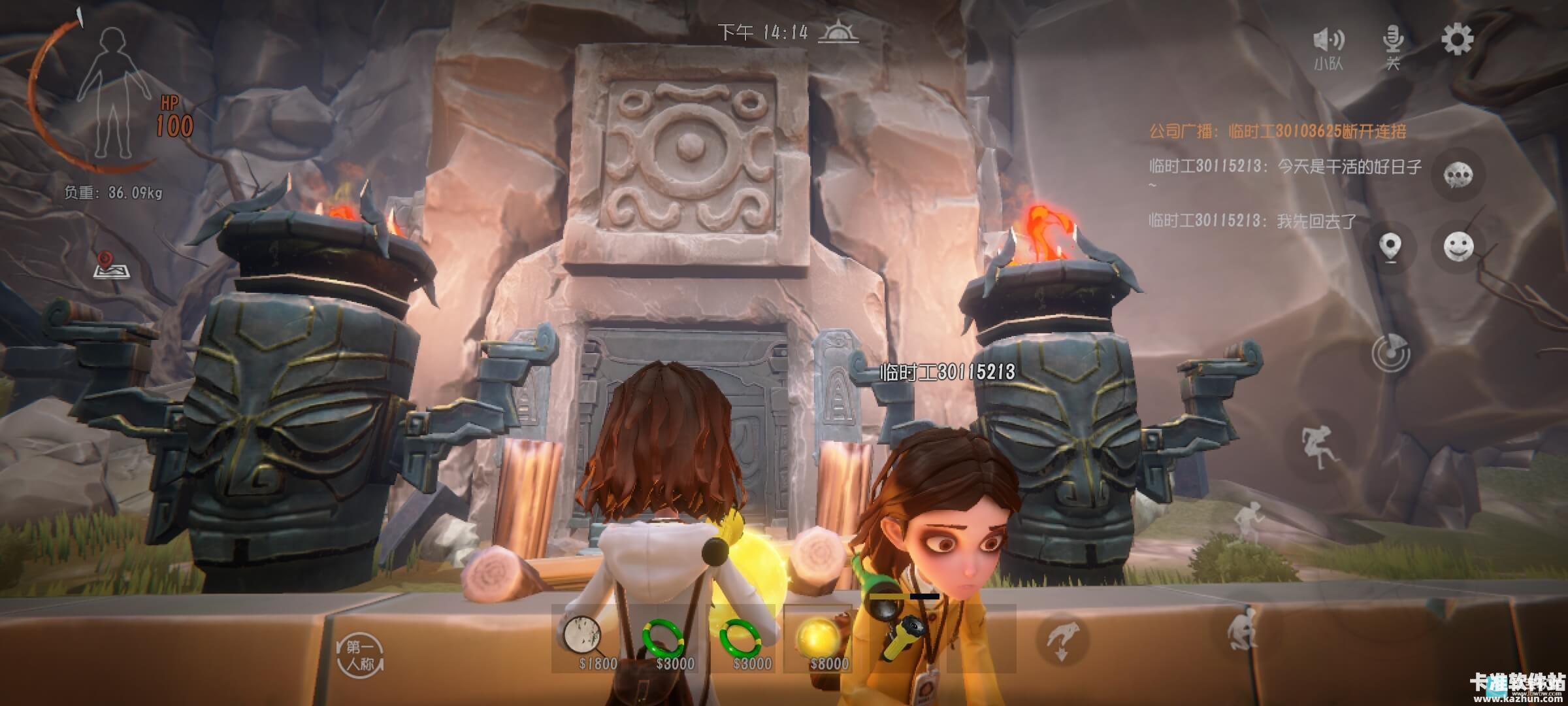Tap the jumping figure action button

(1315, 447)
